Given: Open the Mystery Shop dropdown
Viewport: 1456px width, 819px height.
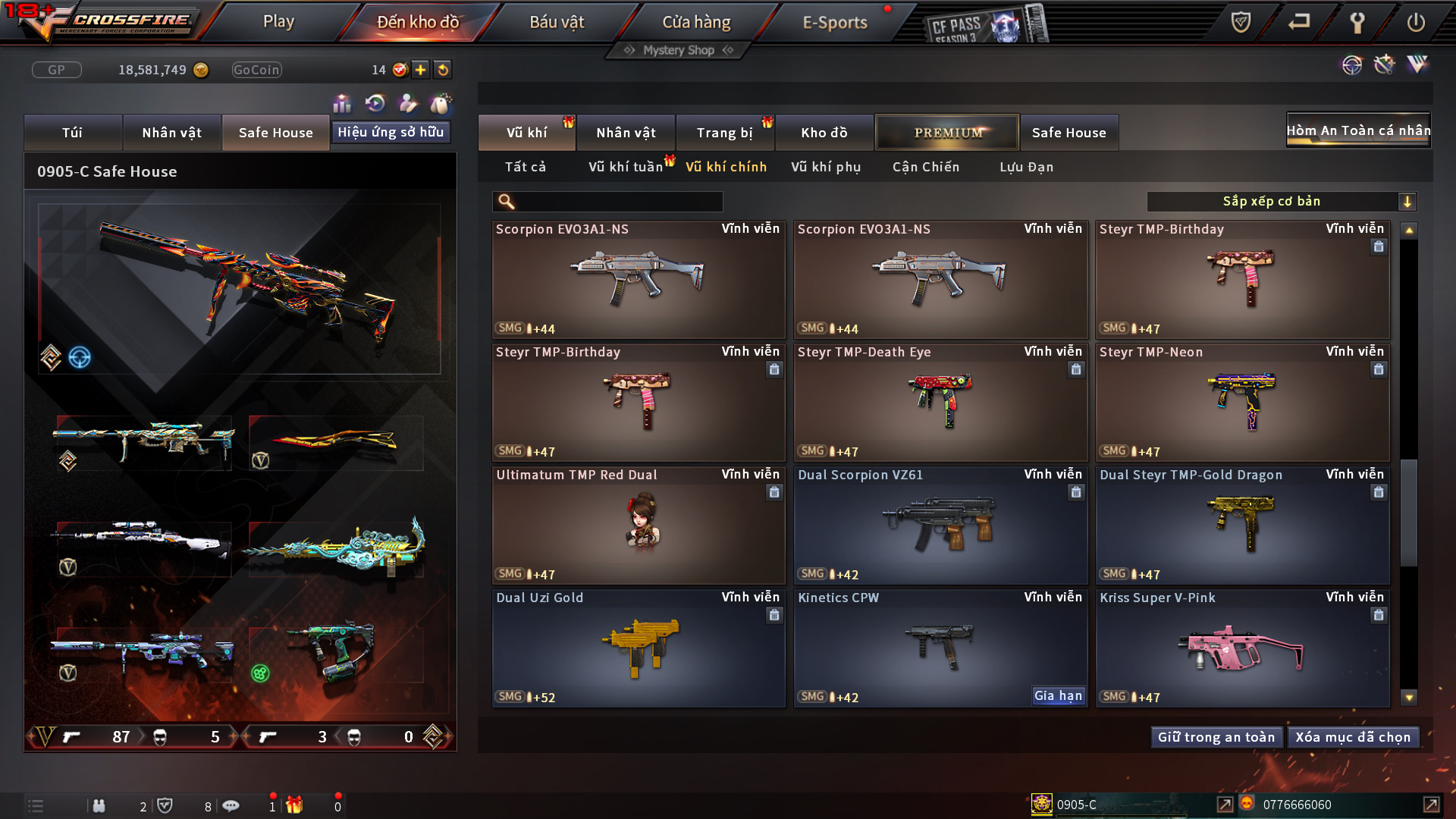Looking at the screenshot, I should [x=679, y=50].
